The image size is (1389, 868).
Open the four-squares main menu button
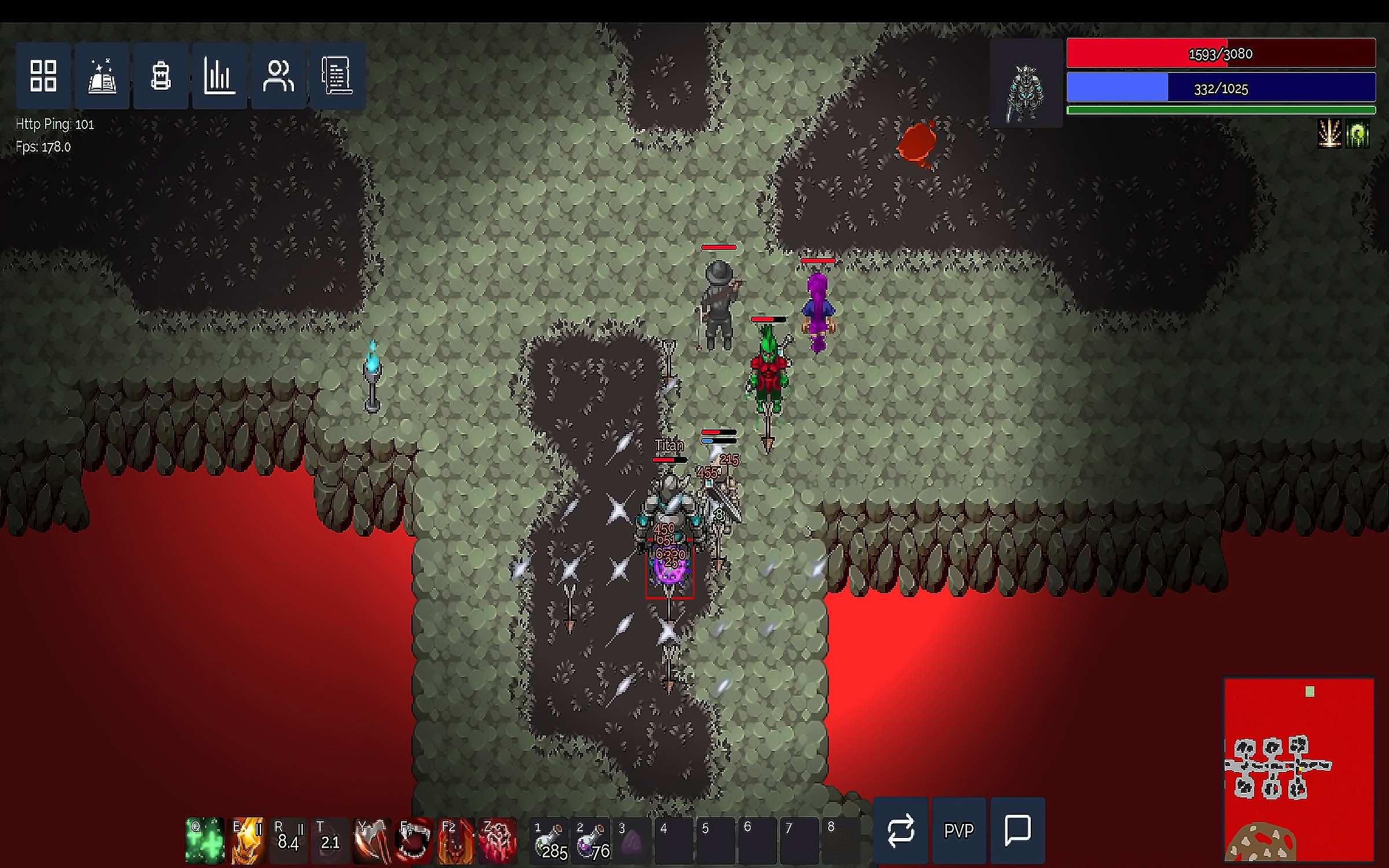click(x=43, y=76)
